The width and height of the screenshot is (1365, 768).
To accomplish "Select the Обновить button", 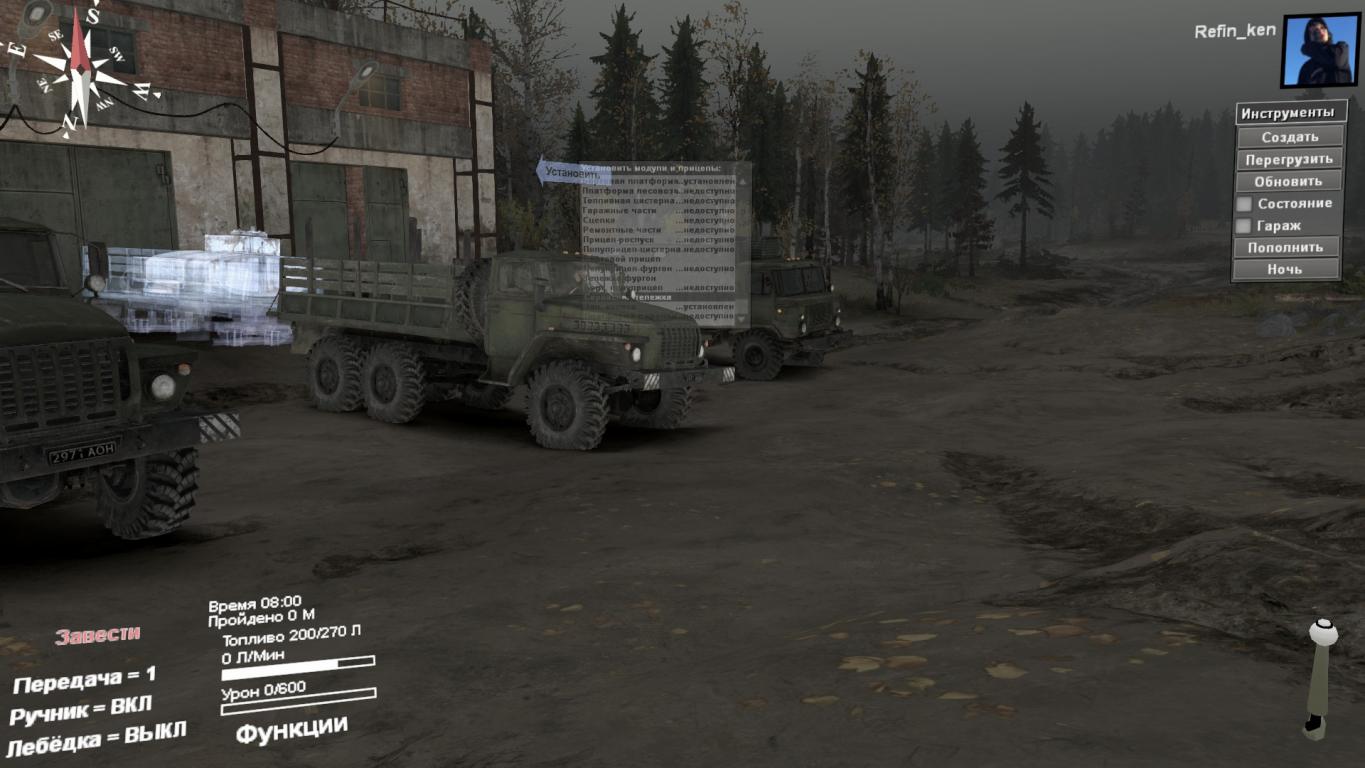I will 1289,181.
